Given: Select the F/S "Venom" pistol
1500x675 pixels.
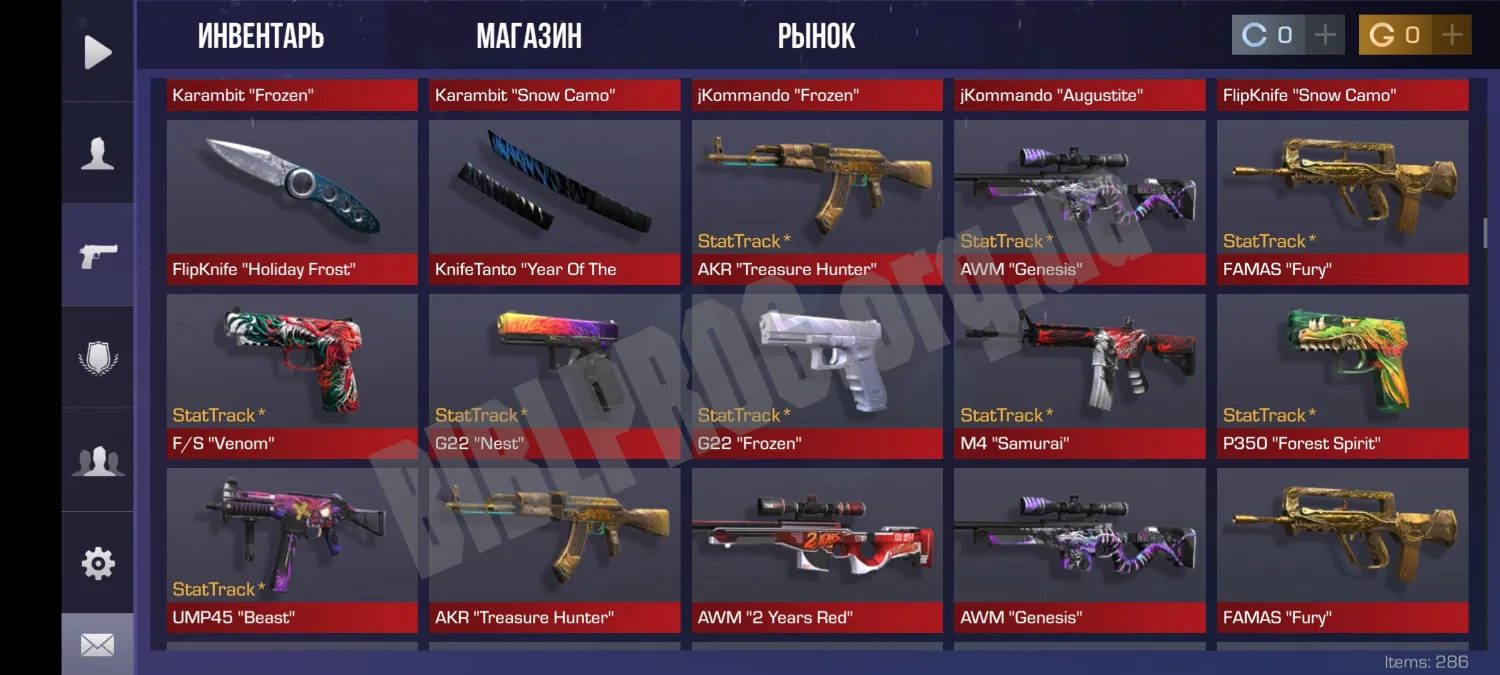Looking at the screenshot, I should coord(292,376).
